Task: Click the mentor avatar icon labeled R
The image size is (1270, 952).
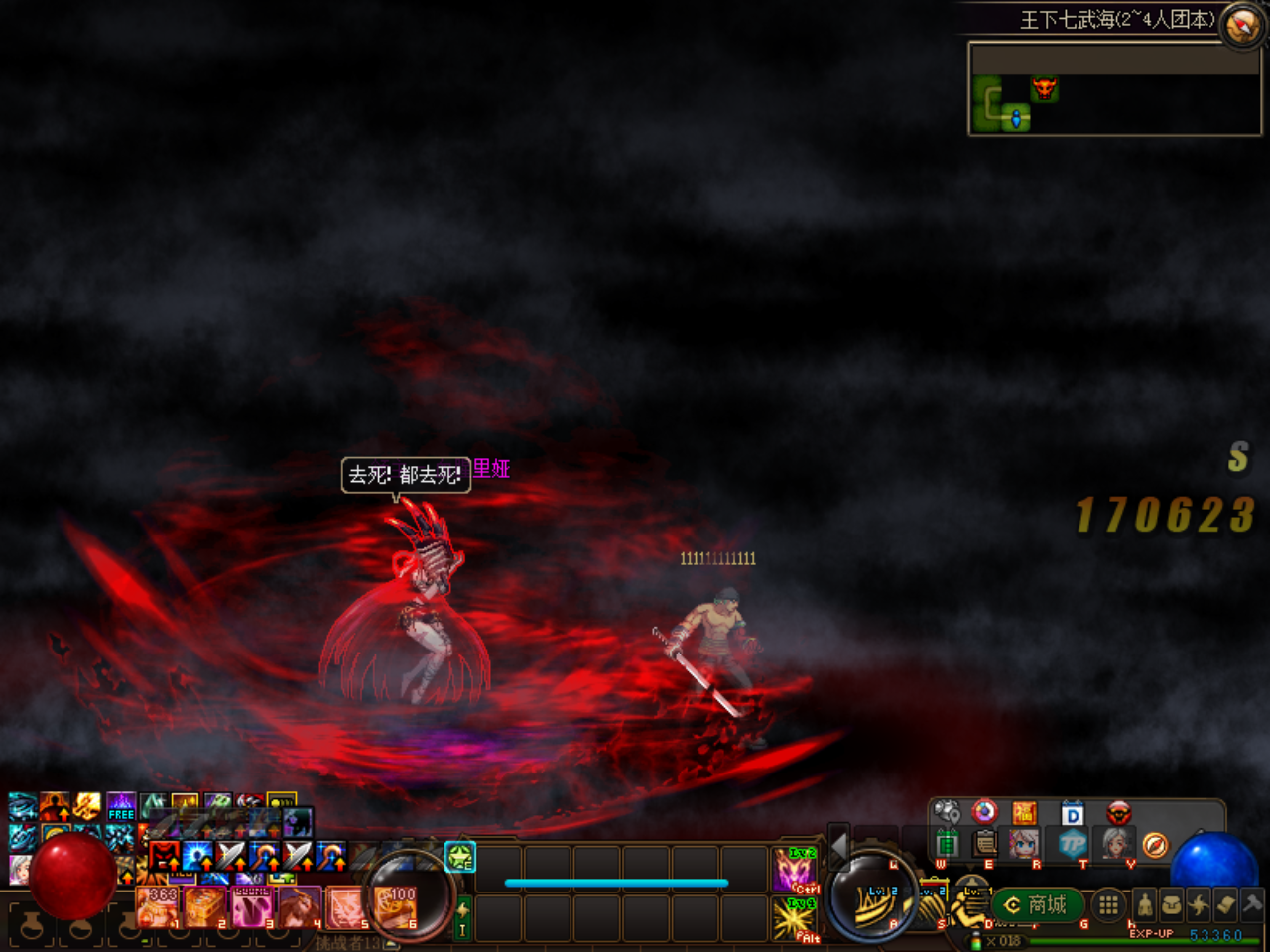Action: [x=1025, y=842]
